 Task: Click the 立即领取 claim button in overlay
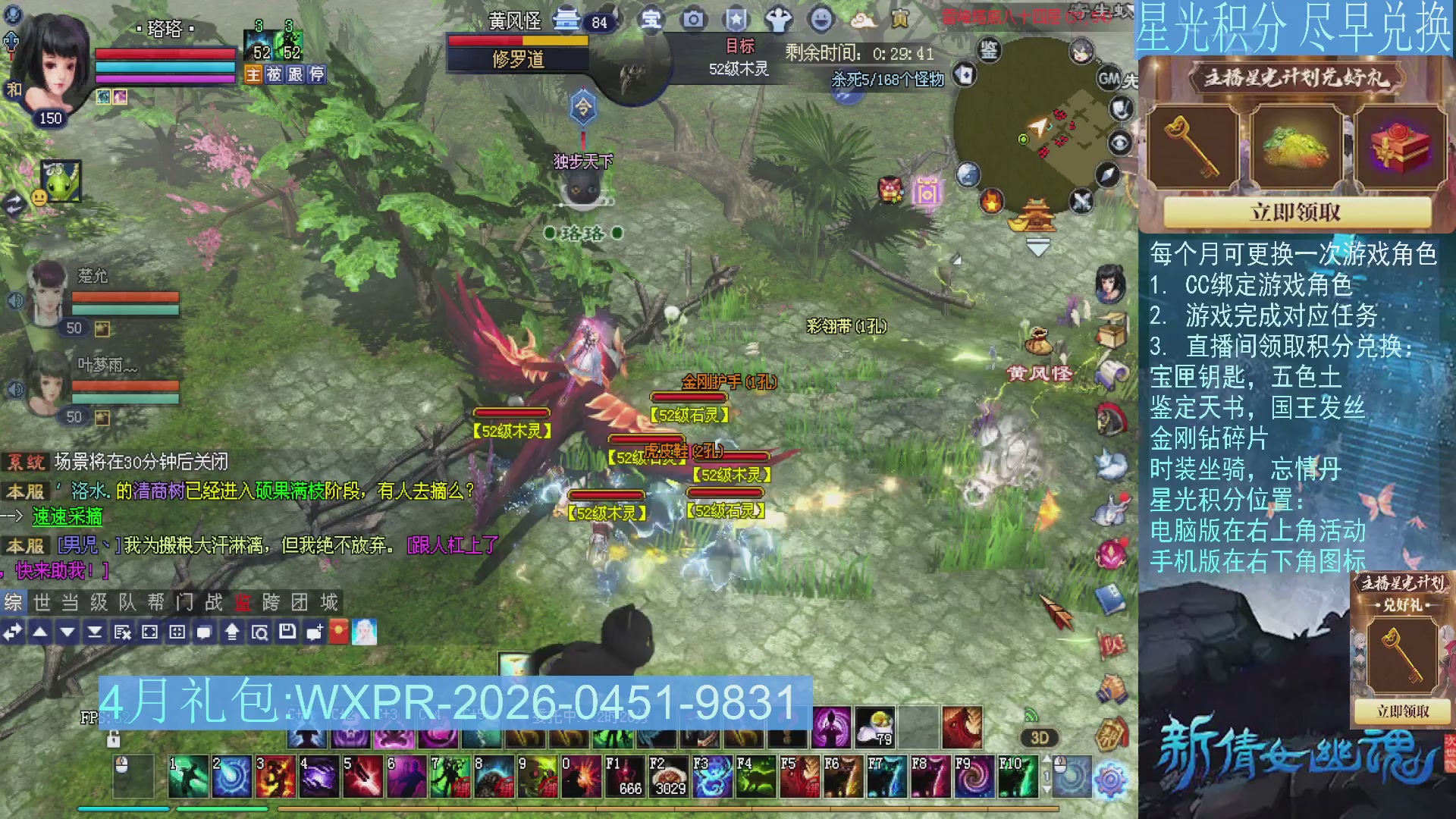(1296, 212)
